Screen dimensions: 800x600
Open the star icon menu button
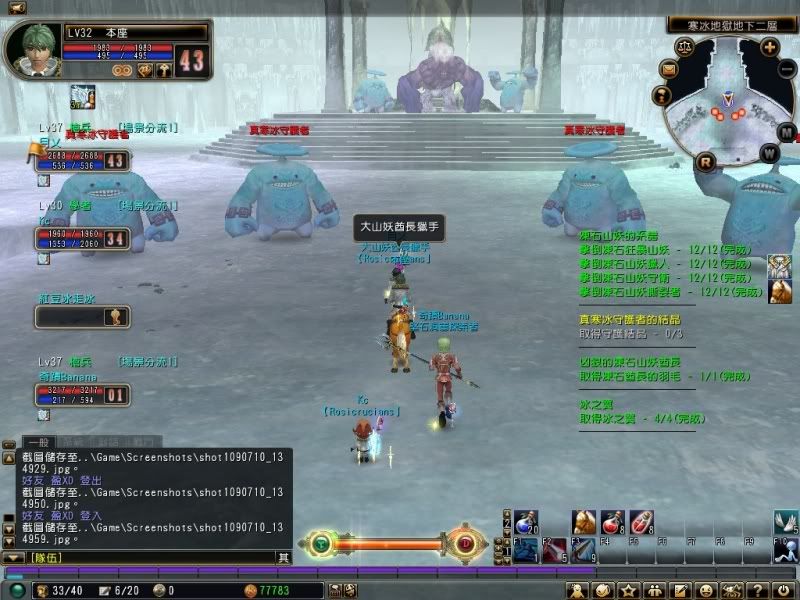tap(629, 591)
